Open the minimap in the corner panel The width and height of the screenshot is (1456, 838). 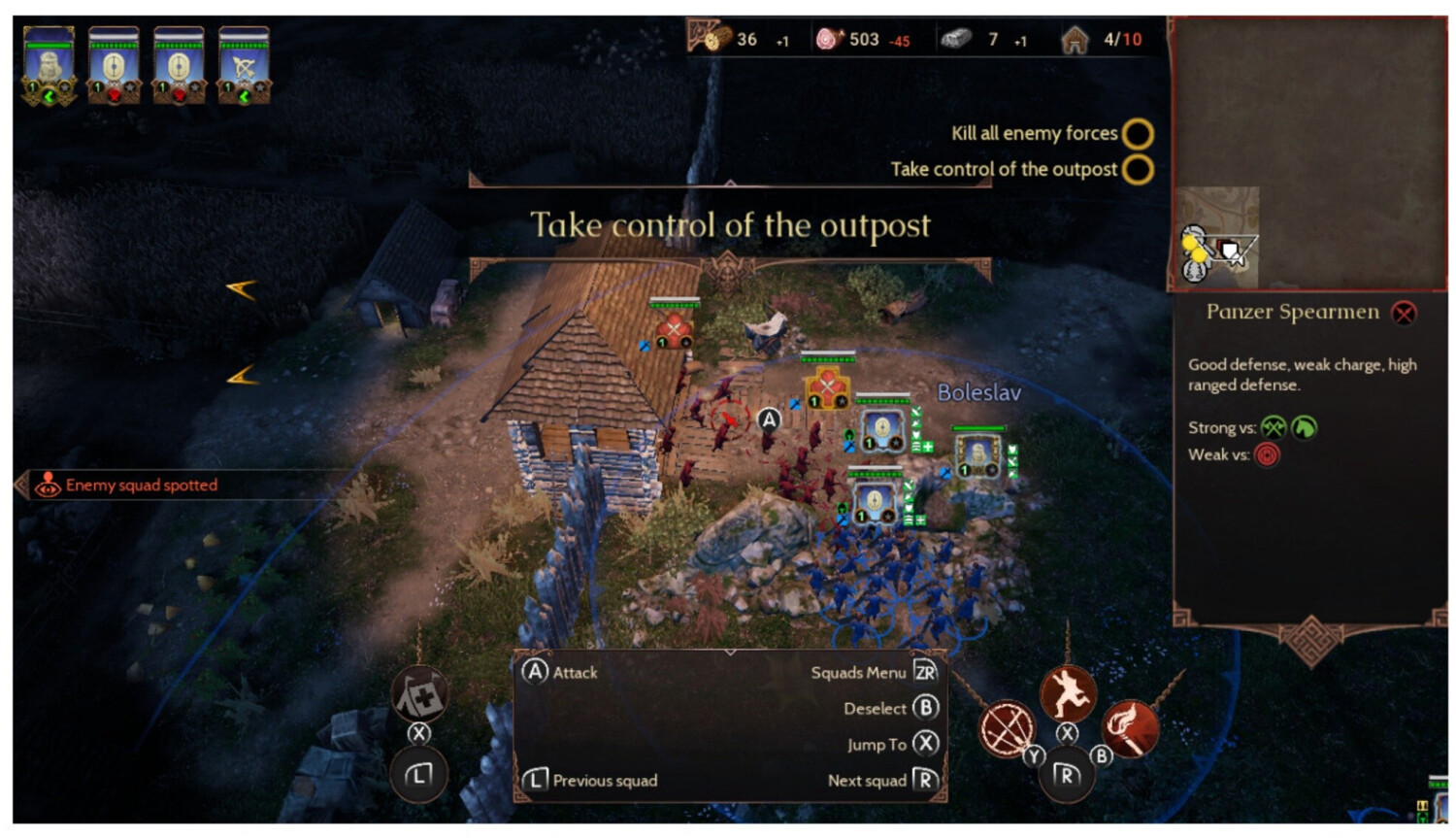click(x=1217, y=238)
